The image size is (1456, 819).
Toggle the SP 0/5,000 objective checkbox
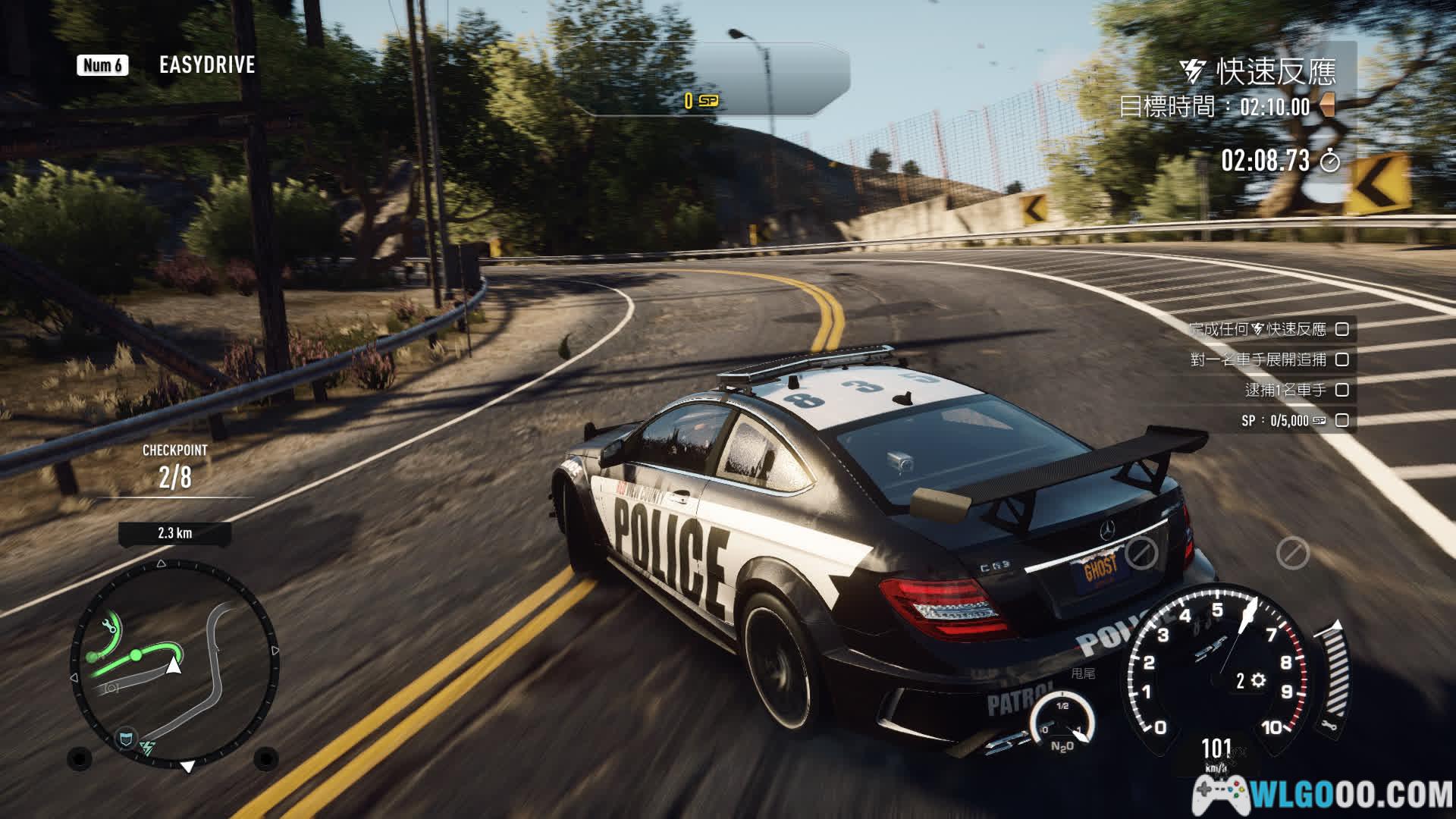(1342, 420)
